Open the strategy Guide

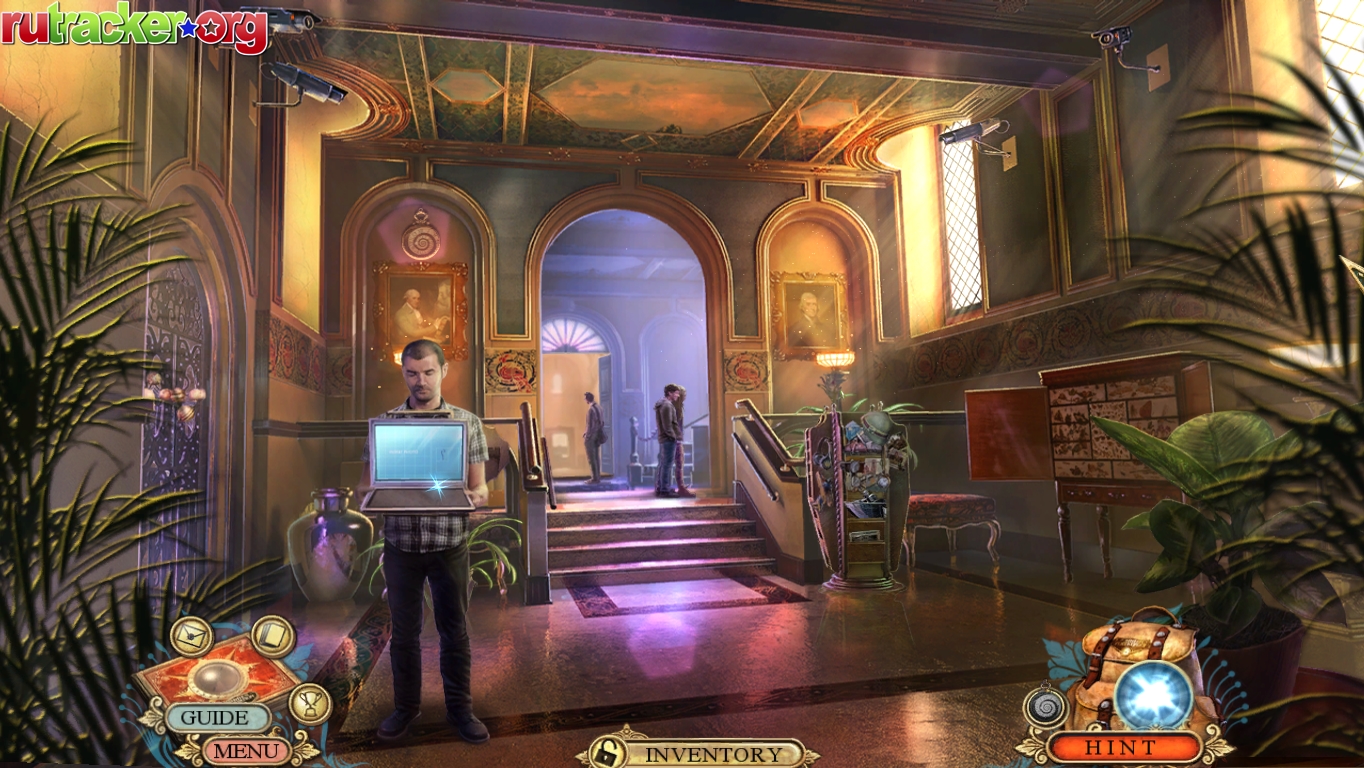216,717
